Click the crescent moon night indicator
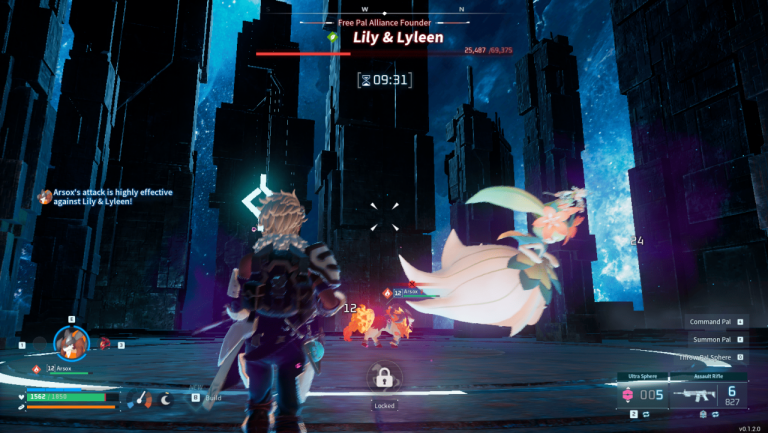 pos(166,398)
